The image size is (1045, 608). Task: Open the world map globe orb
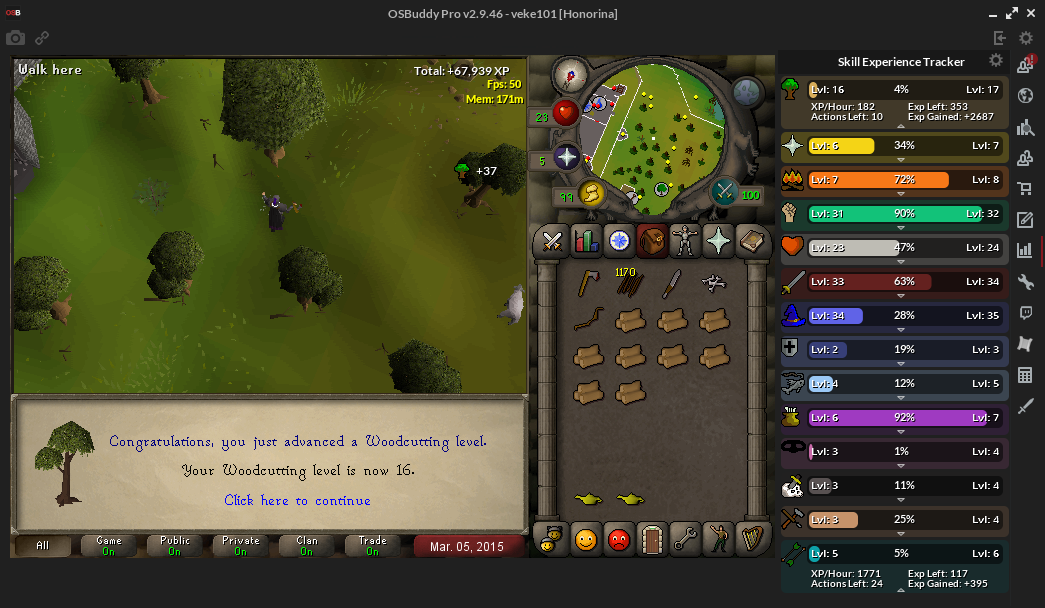(747, 93)
